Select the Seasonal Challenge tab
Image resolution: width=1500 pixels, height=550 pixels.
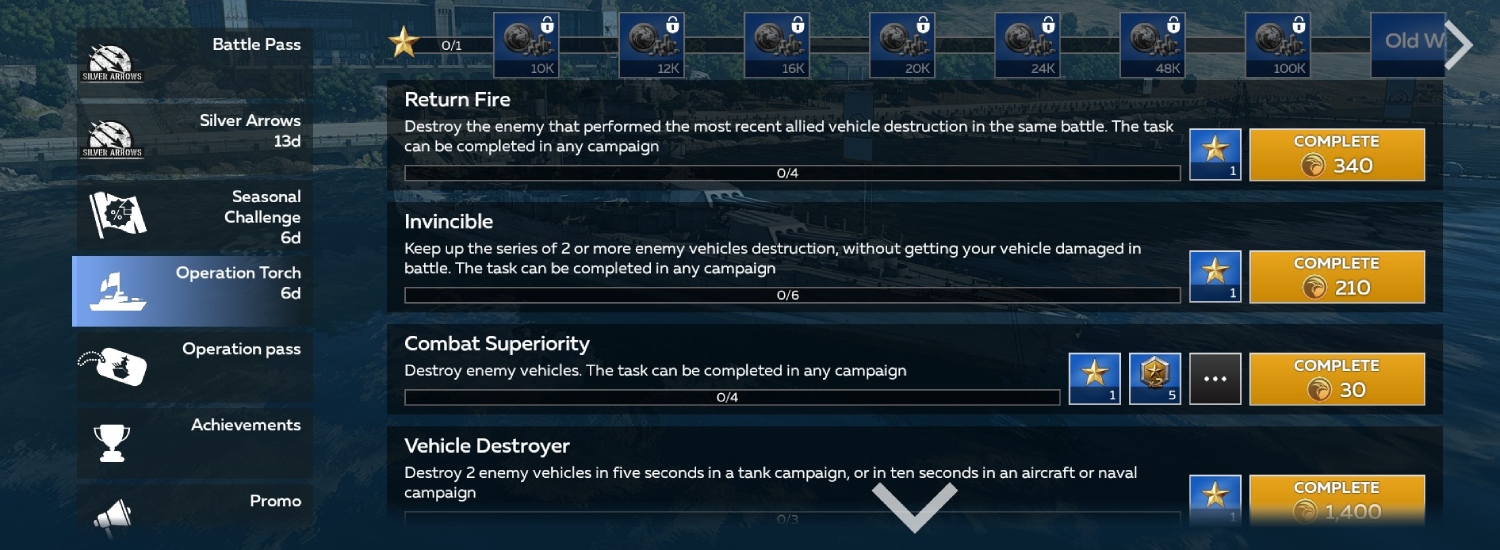tap(192, 216)
